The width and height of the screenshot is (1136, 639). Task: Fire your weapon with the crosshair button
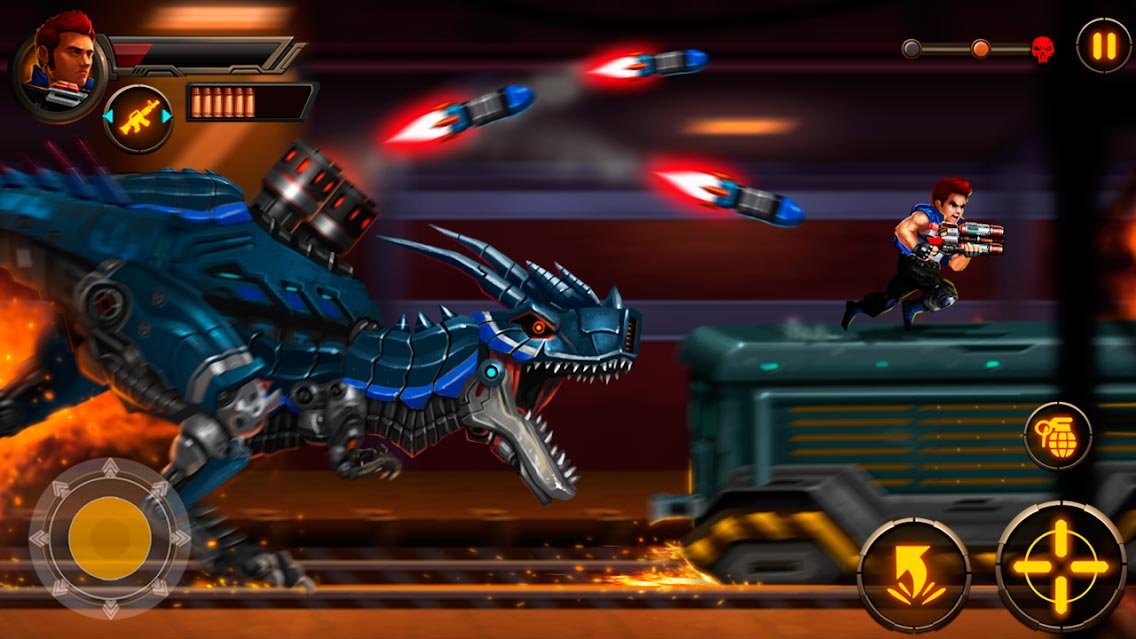[x=1060, y=566]
